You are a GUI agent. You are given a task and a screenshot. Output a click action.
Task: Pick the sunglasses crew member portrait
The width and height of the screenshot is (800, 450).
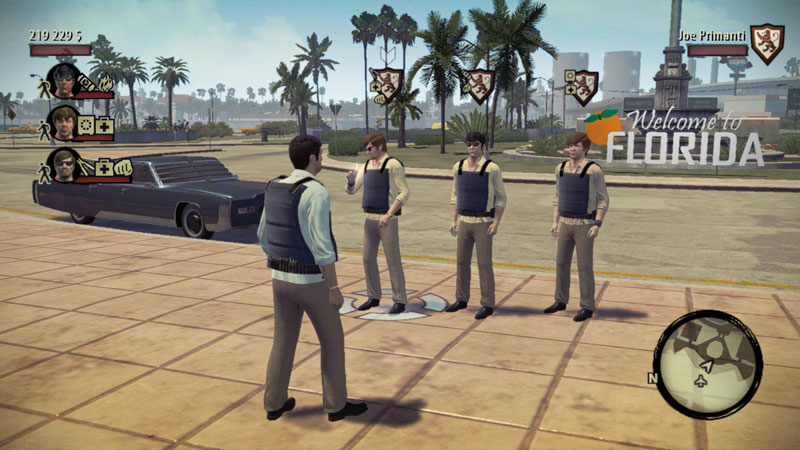(x=63, y=164)
